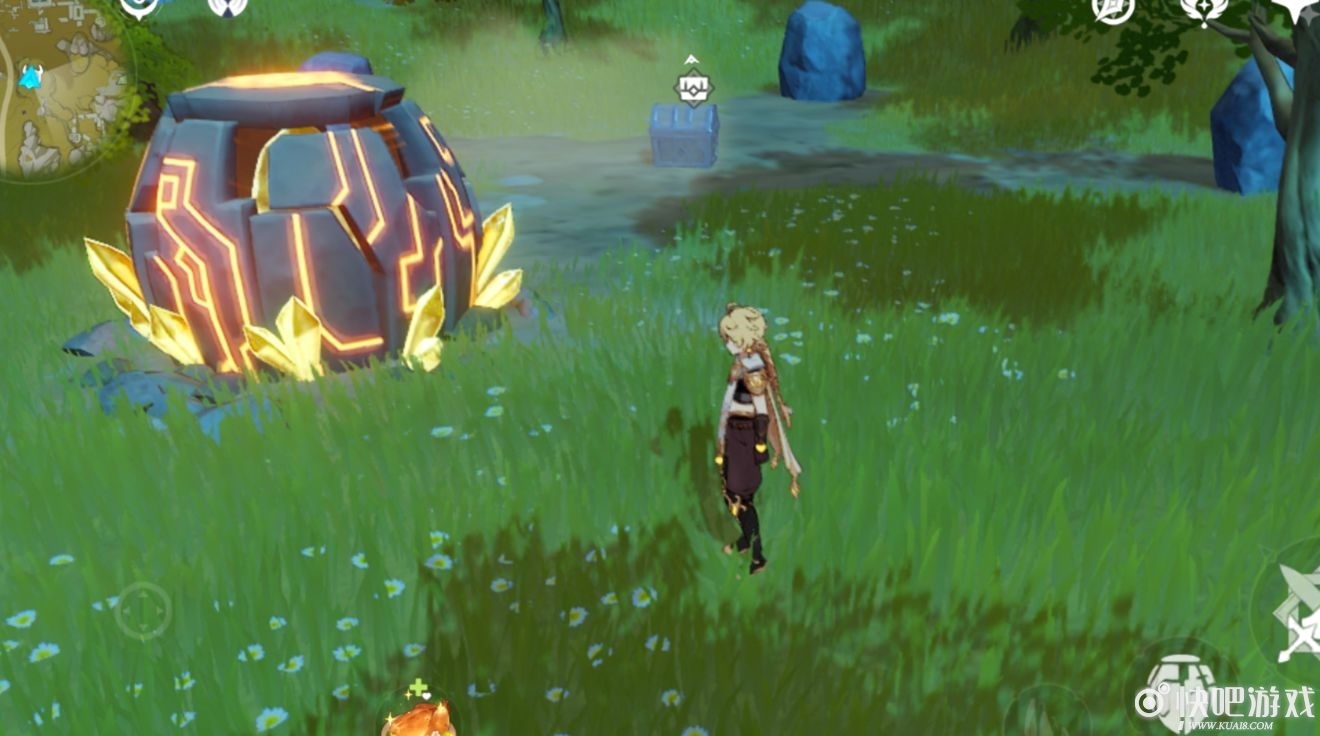Use the roast chicken healing food shortcut
This screenshot has height=736, width=1320.
(419, 717)
